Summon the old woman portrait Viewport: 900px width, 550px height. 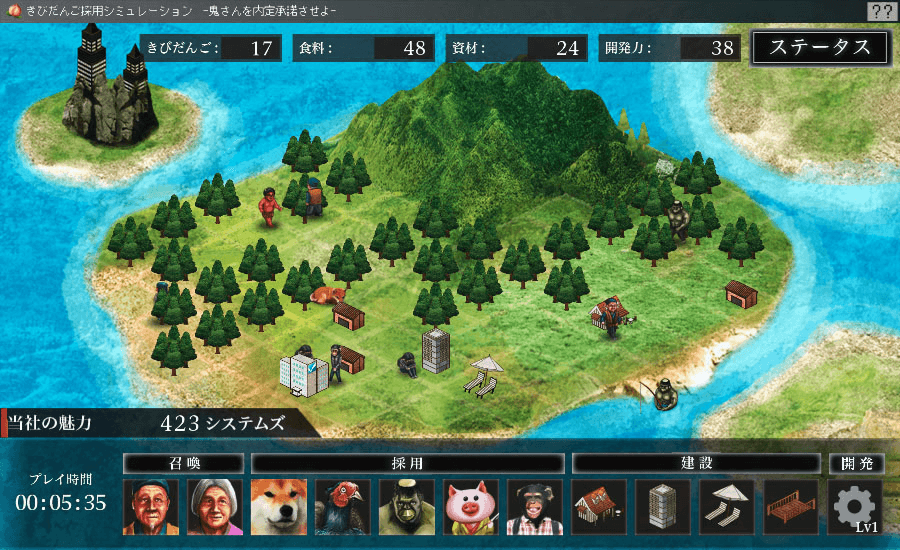pos(215,507)
